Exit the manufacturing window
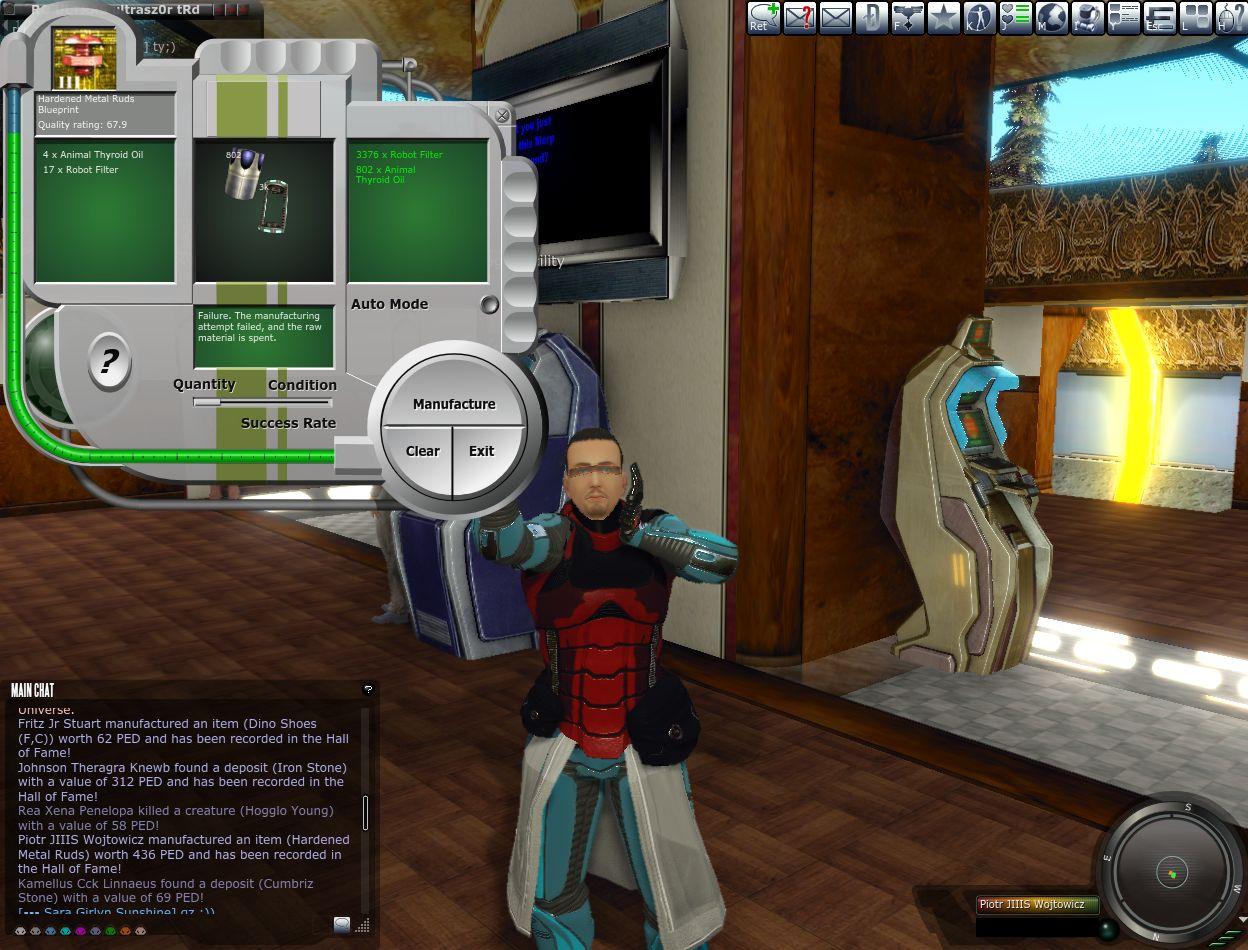The image size is (1248, 950). (x=482, y=451)
